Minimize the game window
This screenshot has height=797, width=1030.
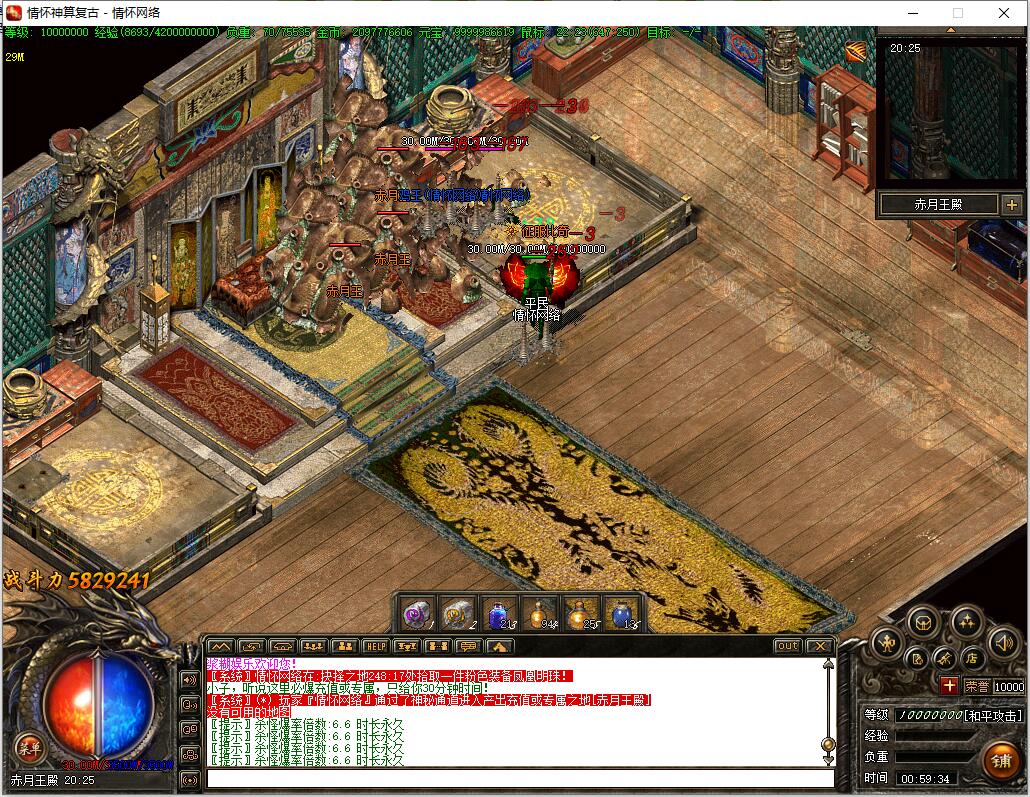pyautogui.click(x=912, y=13)
